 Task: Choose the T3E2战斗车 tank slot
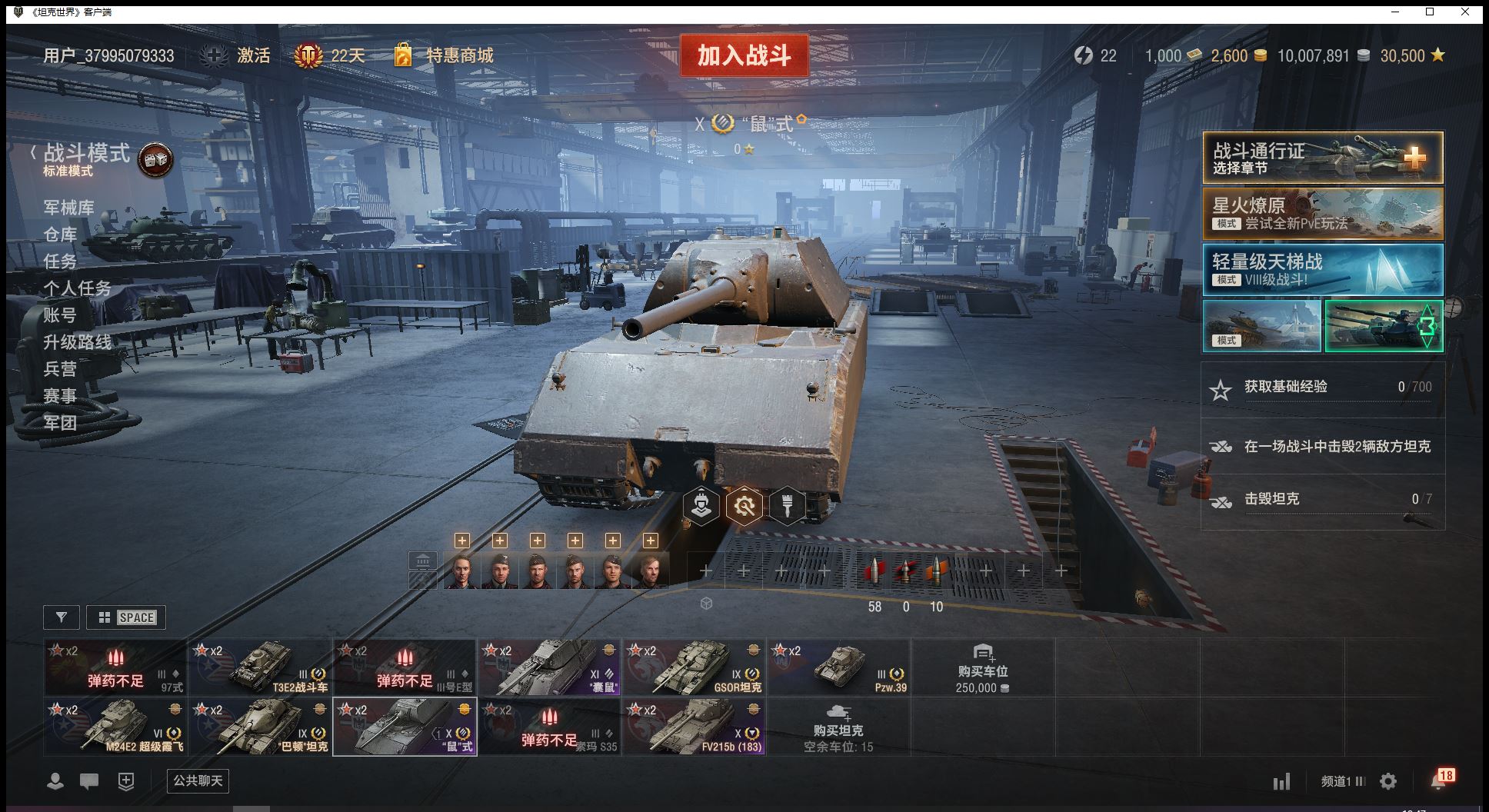click(x=261, y=667)
